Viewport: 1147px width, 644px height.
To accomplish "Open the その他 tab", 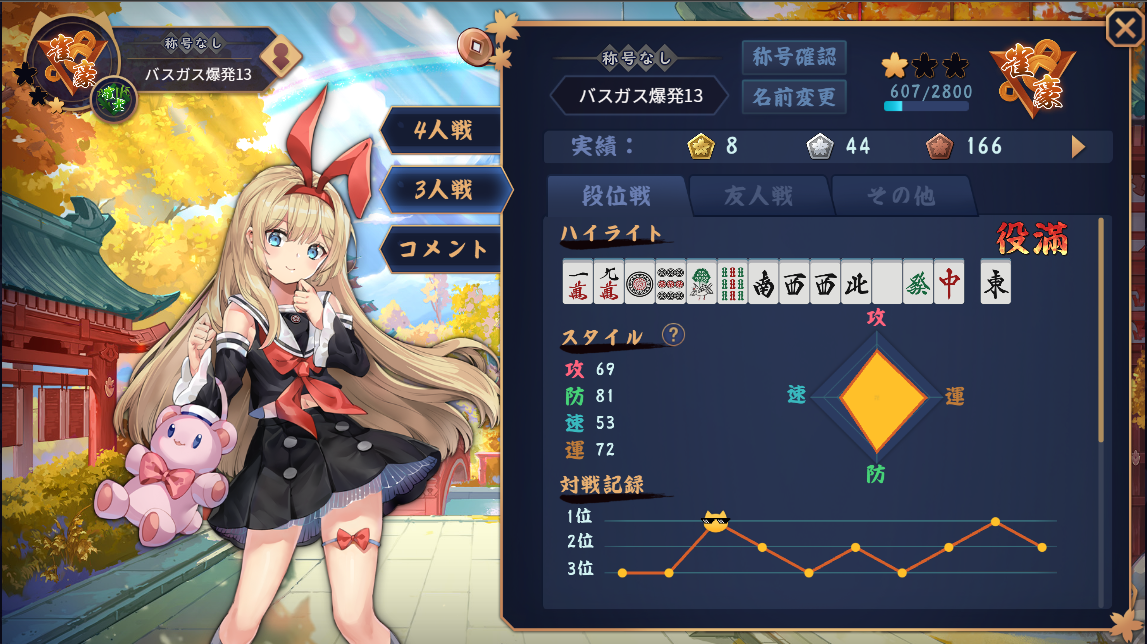I will tap(900, 196).
